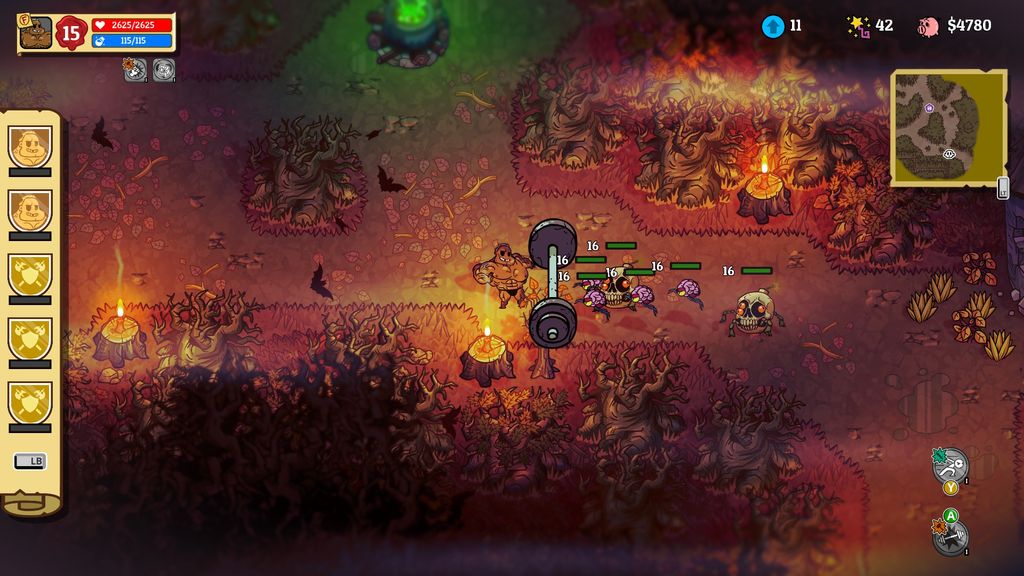
Task: Select the purple marker on the minimap
Action: point(929,107)
